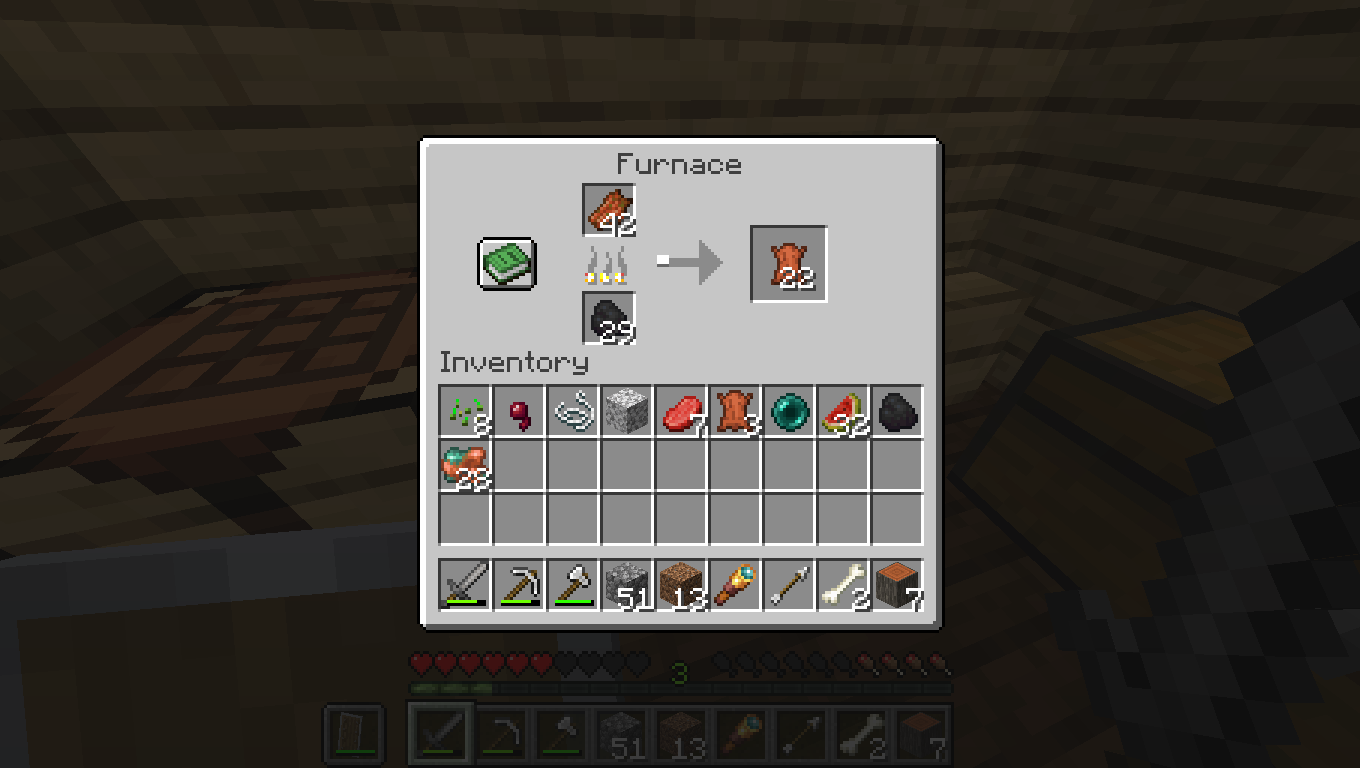Take the leather stack from the furnace input slot
Viewport: 1360px width, 768px height.
[610, 207]
